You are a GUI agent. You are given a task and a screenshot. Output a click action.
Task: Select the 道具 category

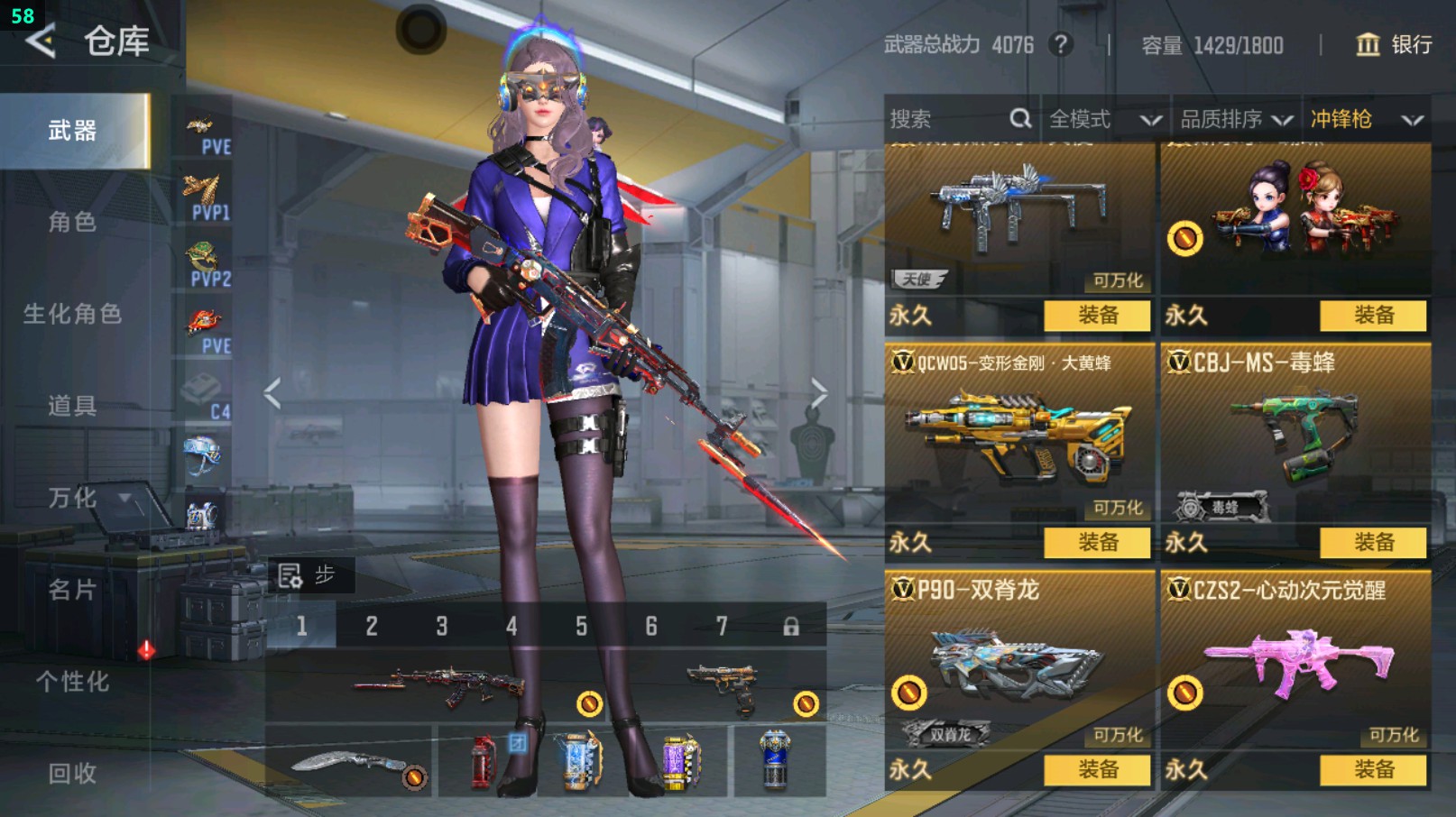tap(72, 406)
